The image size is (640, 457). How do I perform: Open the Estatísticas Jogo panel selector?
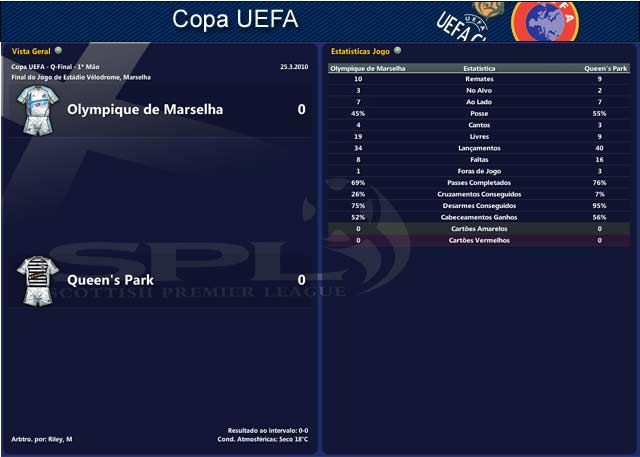[397, 50]
